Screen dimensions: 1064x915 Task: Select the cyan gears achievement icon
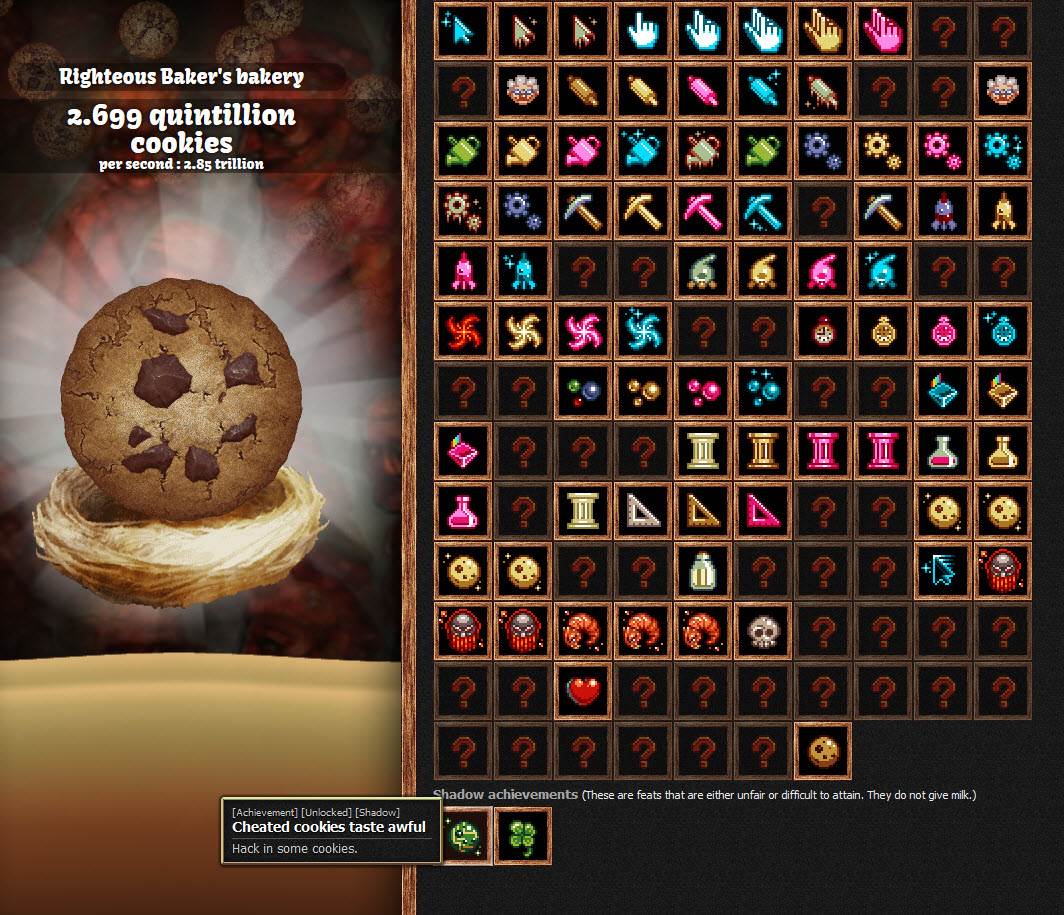click(x=1003, y=152)
